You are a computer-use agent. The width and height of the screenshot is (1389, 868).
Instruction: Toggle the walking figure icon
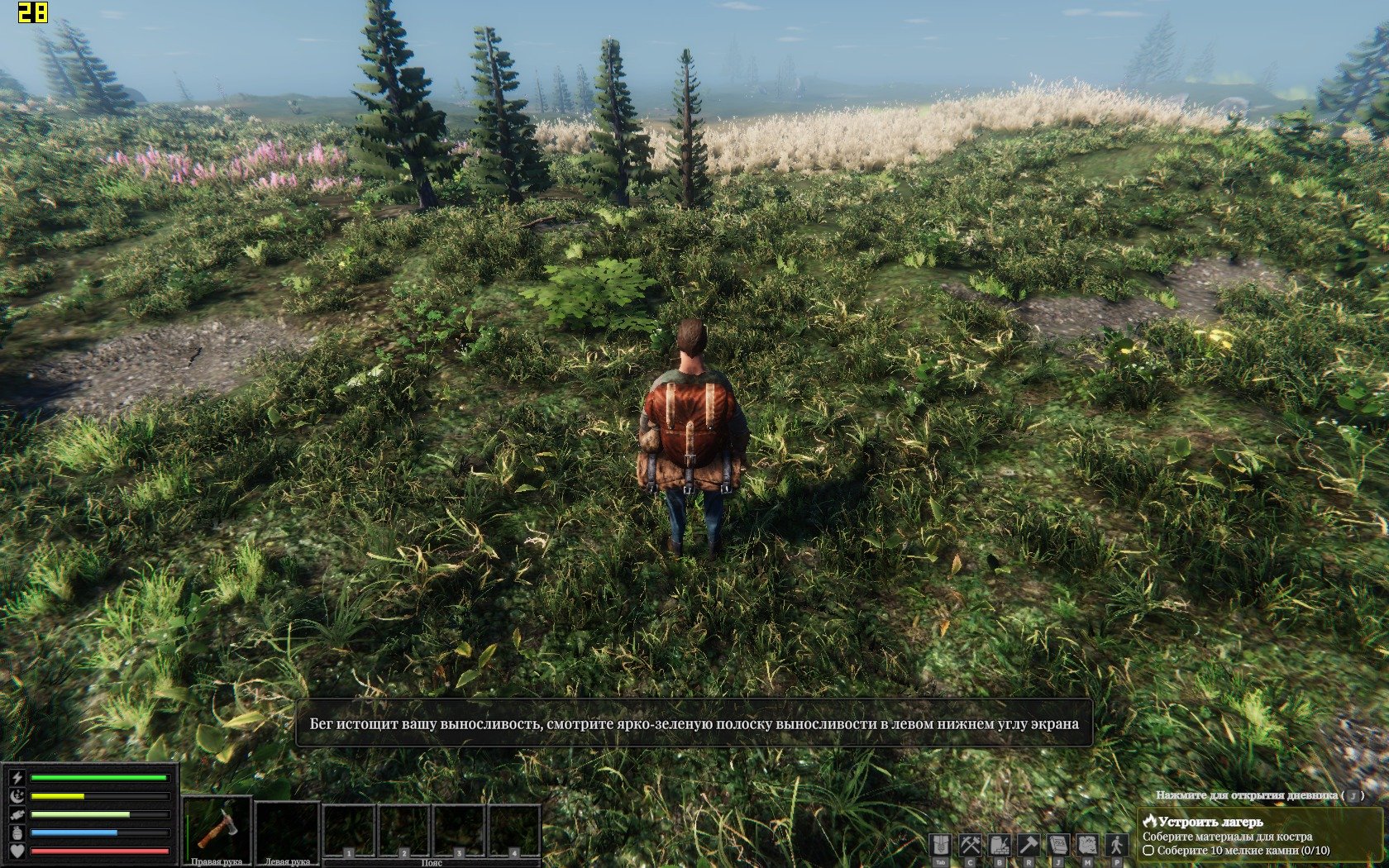point(1117,846)
